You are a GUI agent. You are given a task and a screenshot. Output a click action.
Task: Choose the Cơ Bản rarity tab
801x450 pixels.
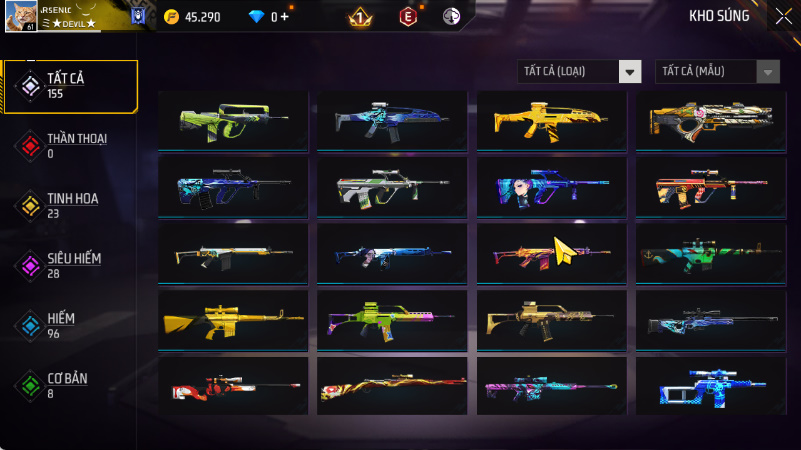70,385
